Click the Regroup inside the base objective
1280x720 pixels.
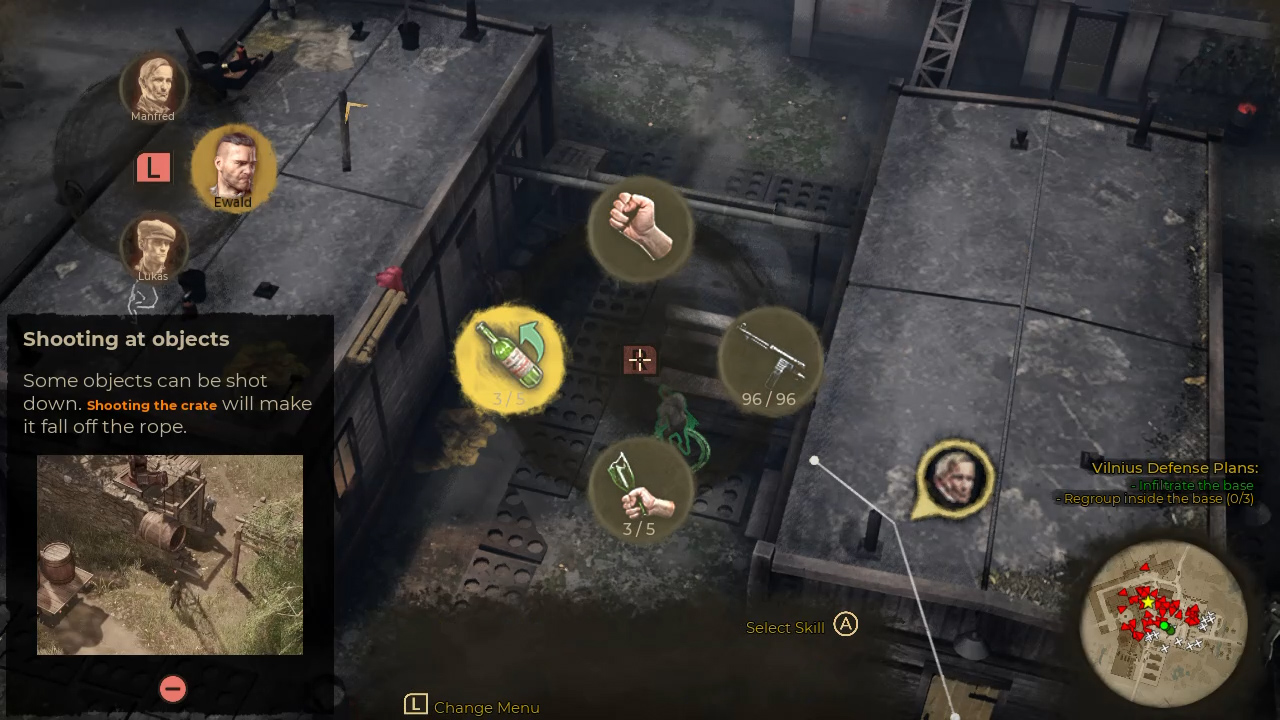[x=1154, y=498]
